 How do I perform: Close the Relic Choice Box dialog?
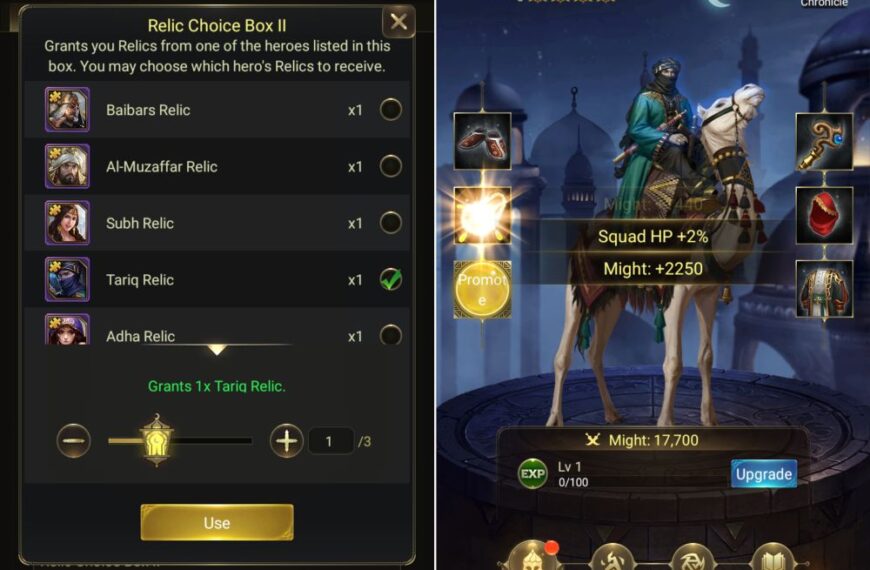pyautogui.click(x=398, y=22)
